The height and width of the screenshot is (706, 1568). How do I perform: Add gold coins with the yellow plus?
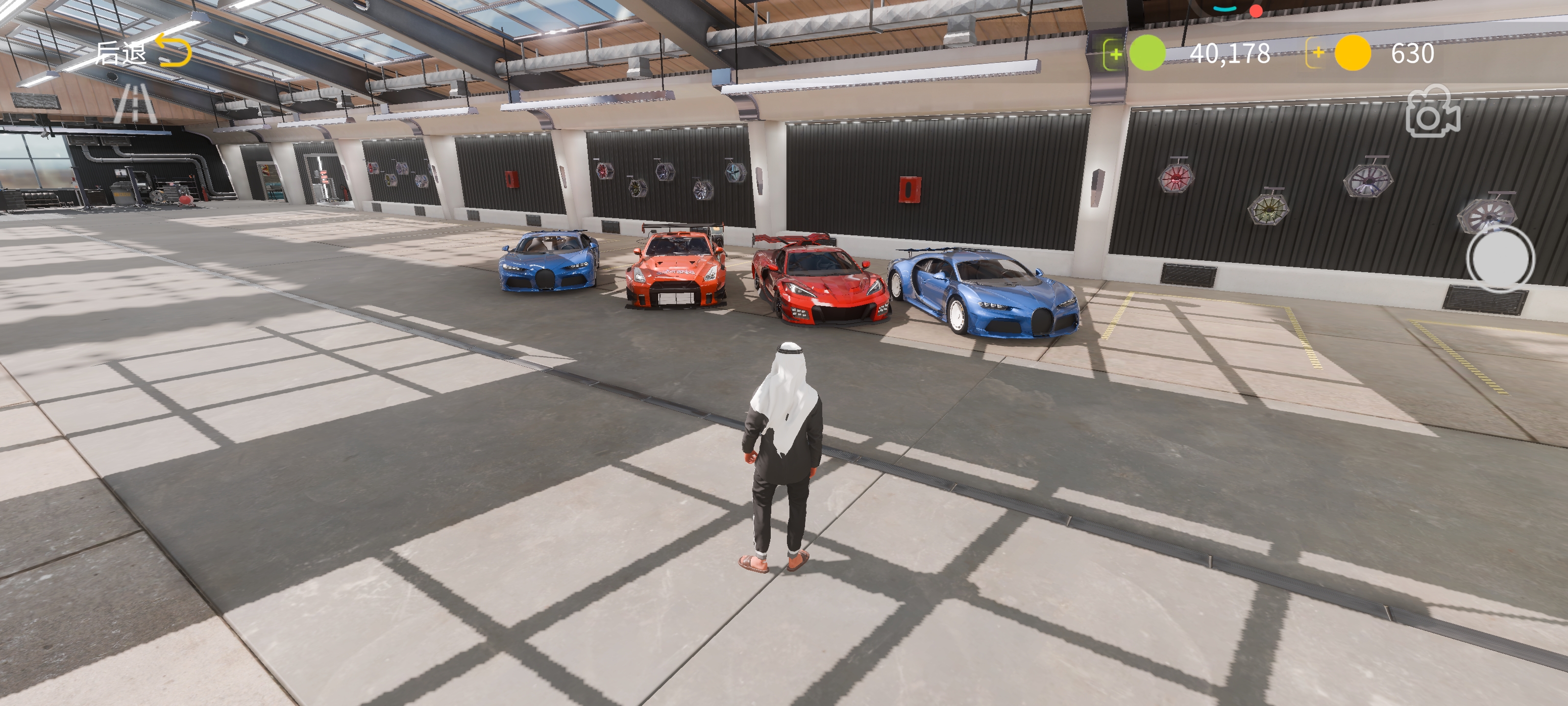[x=1317, y=53]
